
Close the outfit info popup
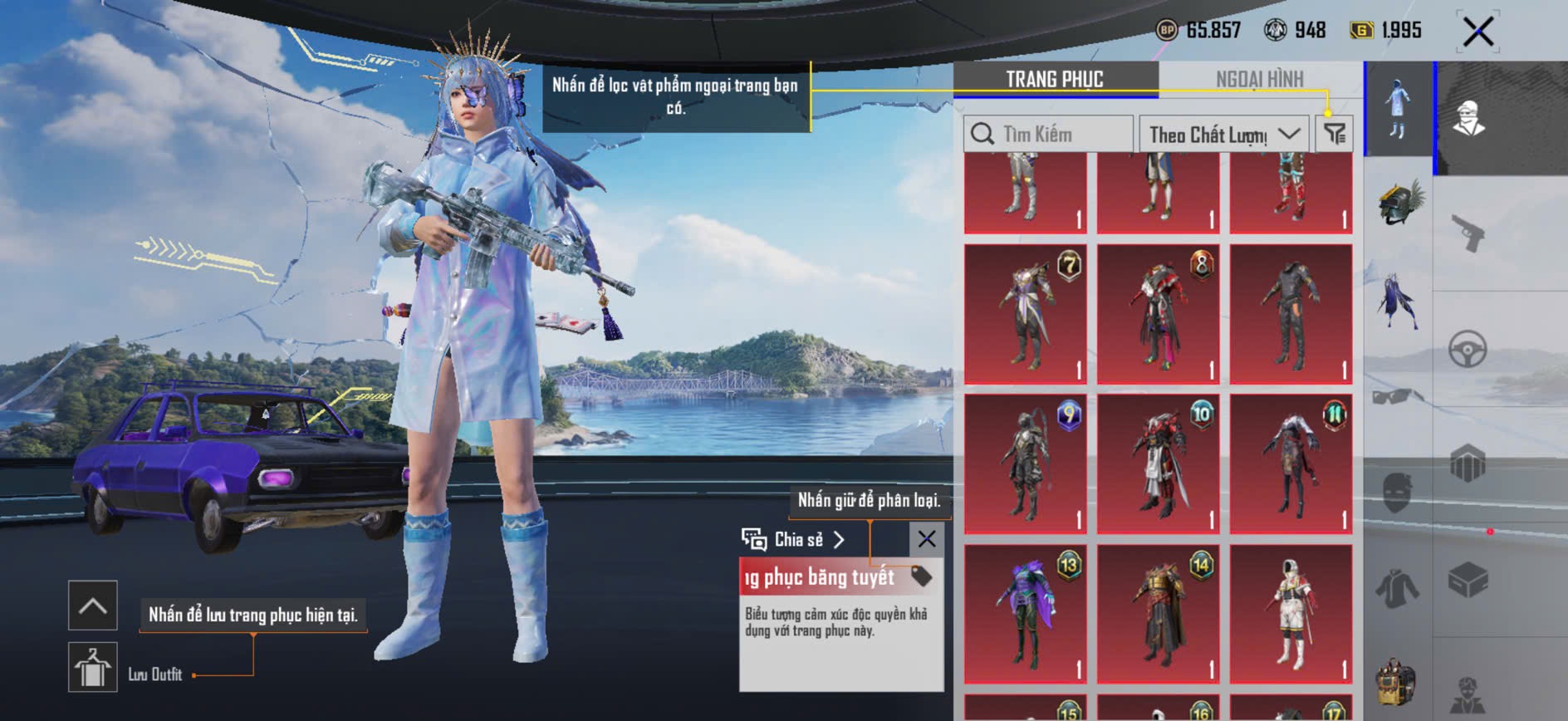point(927,539)
